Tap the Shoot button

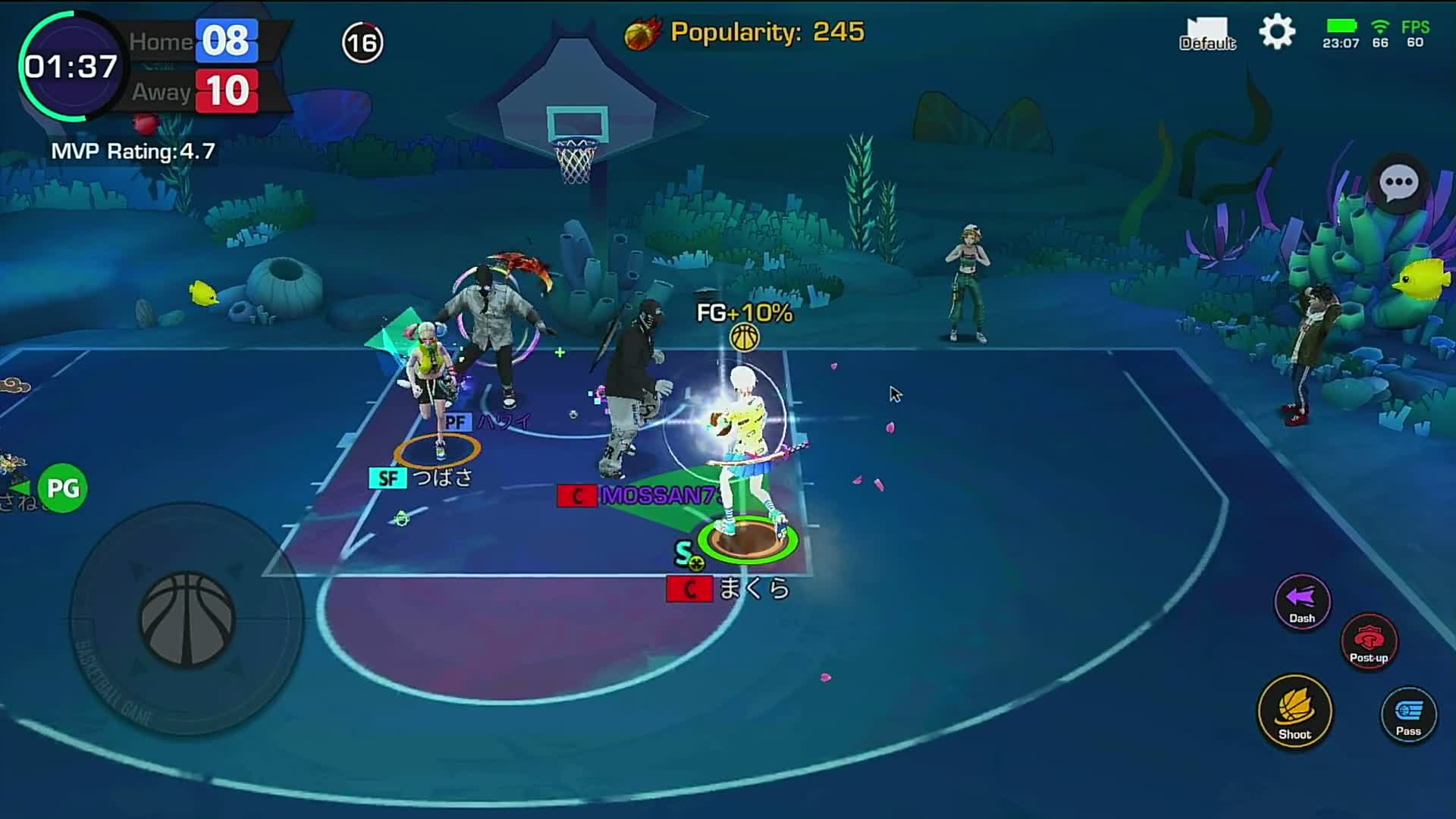1294,711
